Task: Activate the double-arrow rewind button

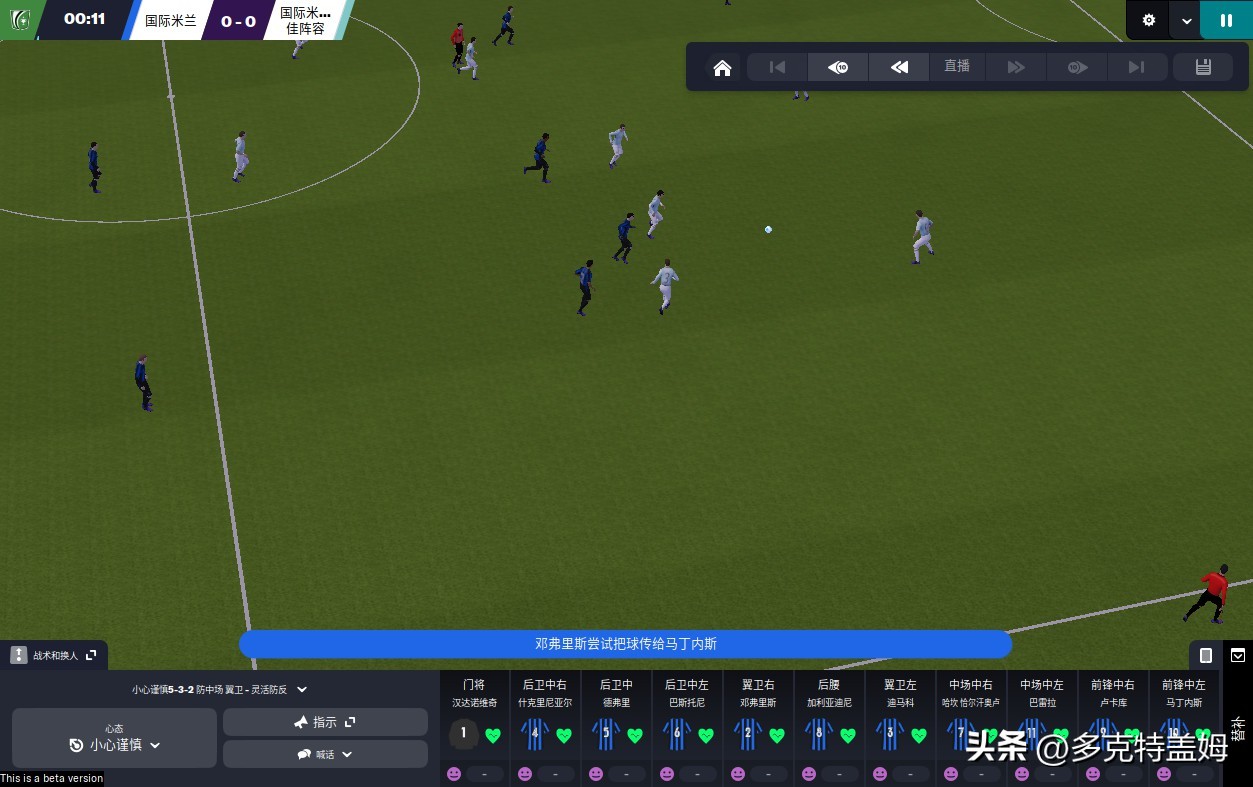Action: click(x=899, y=67)
